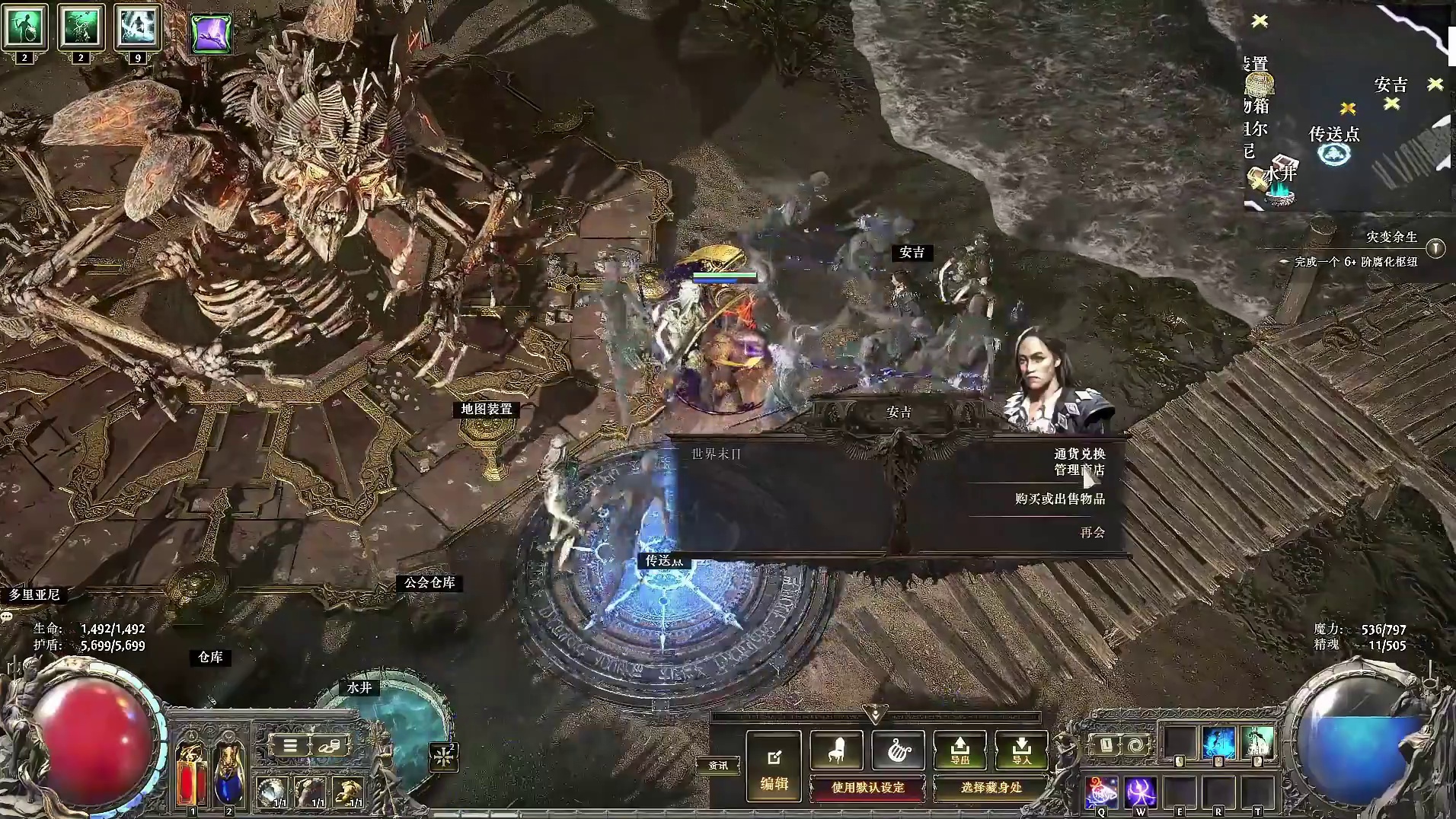Click the minimap waypoint 传送点 marker
This screenshot has height=819, width=1456.
1333,154
